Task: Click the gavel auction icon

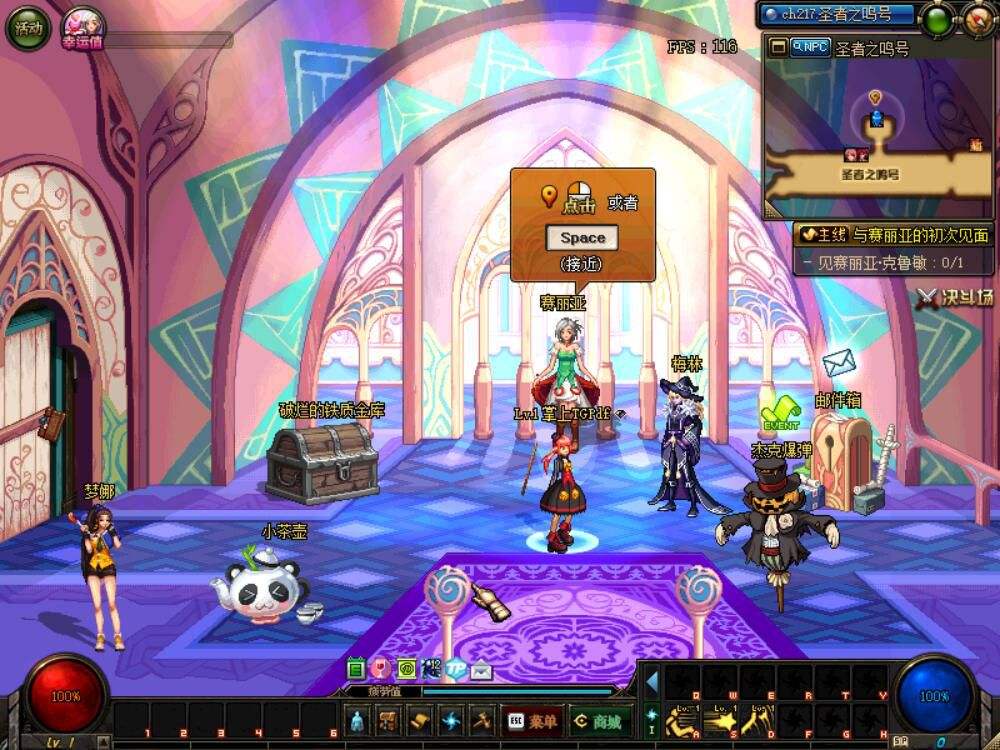Action: click(x=482, y=720)
